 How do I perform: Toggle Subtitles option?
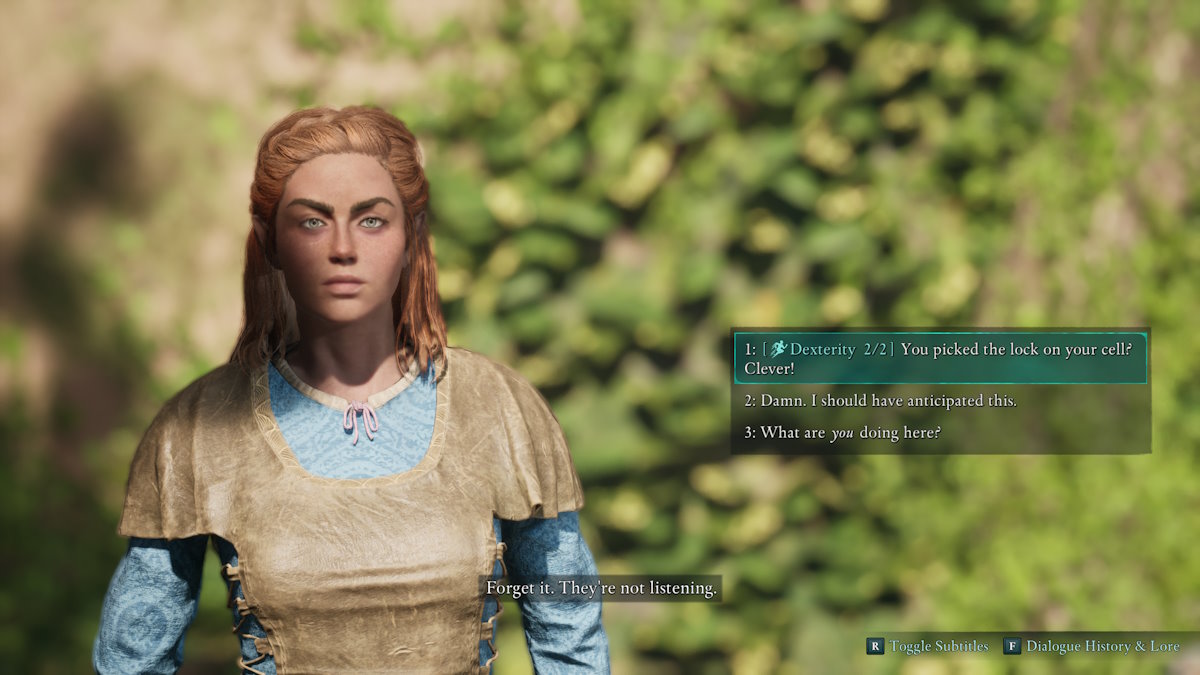928,646
